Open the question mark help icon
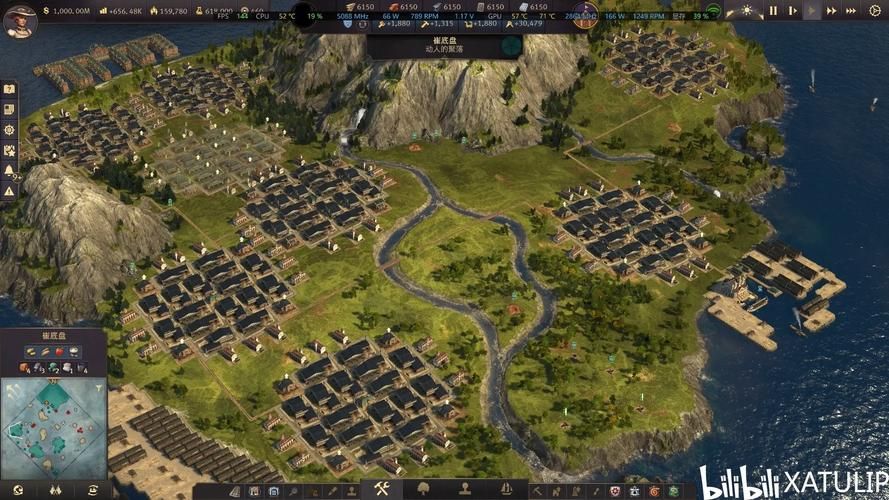 (x=9, y=89)
